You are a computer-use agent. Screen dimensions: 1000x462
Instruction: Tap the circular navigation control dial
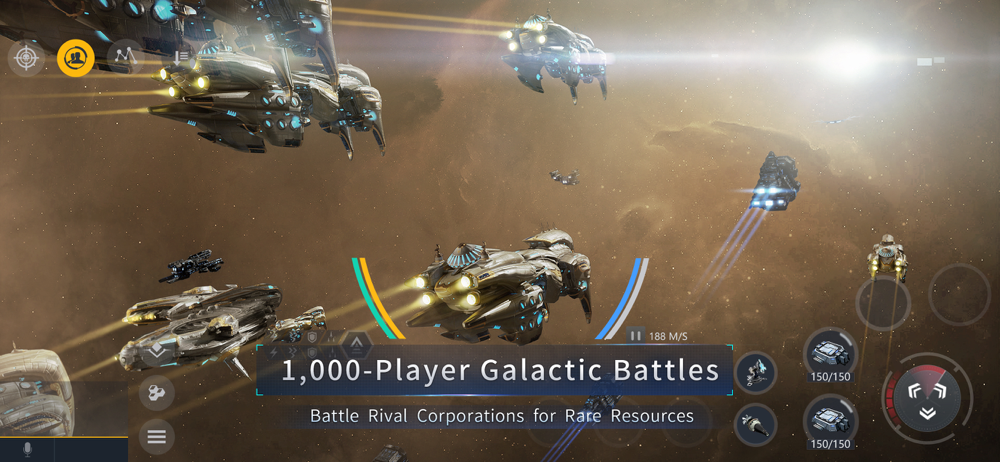click(927, 396)
